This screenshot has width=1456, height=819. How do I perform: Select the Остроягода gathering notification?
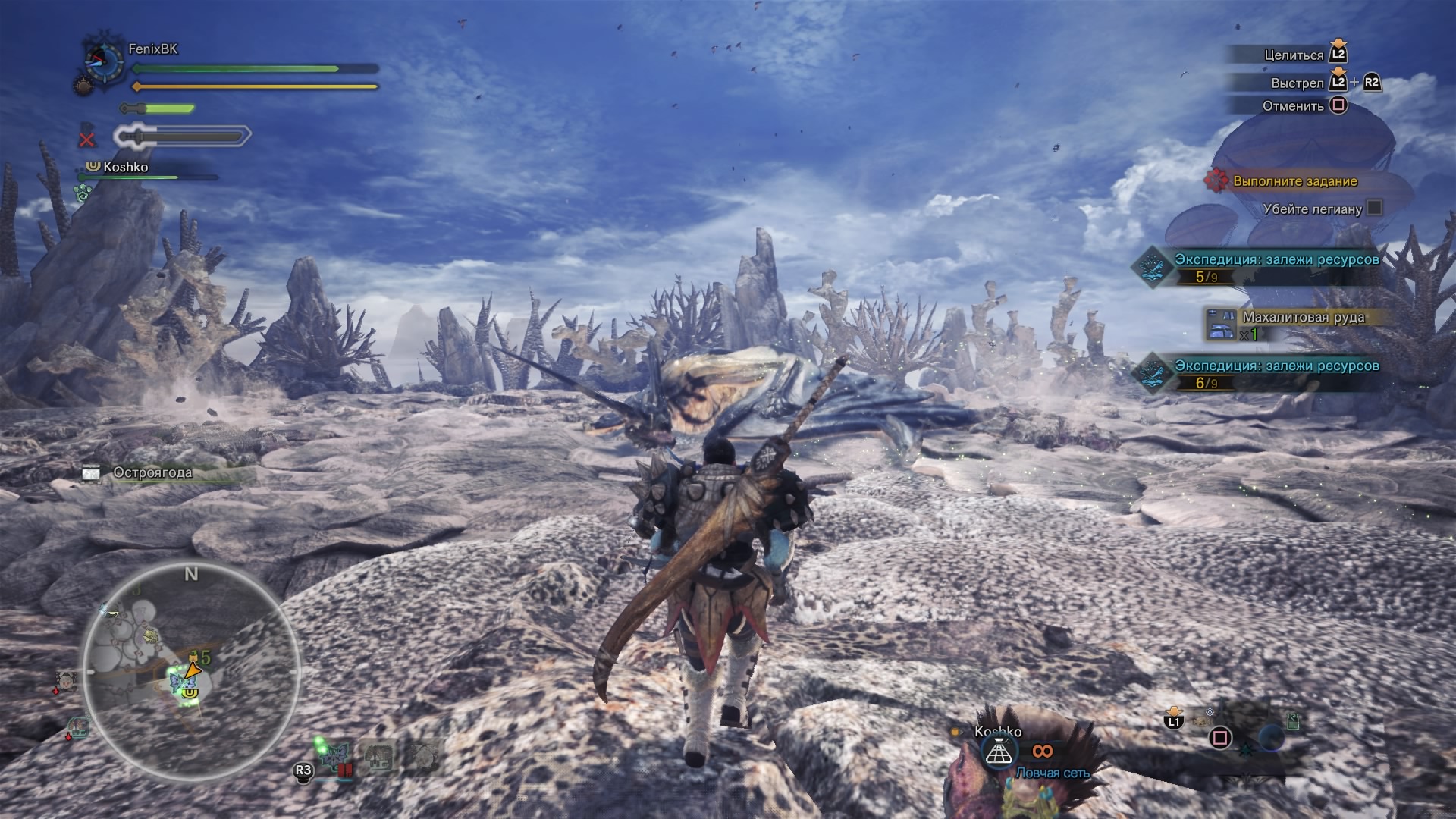tap(152, 472)
